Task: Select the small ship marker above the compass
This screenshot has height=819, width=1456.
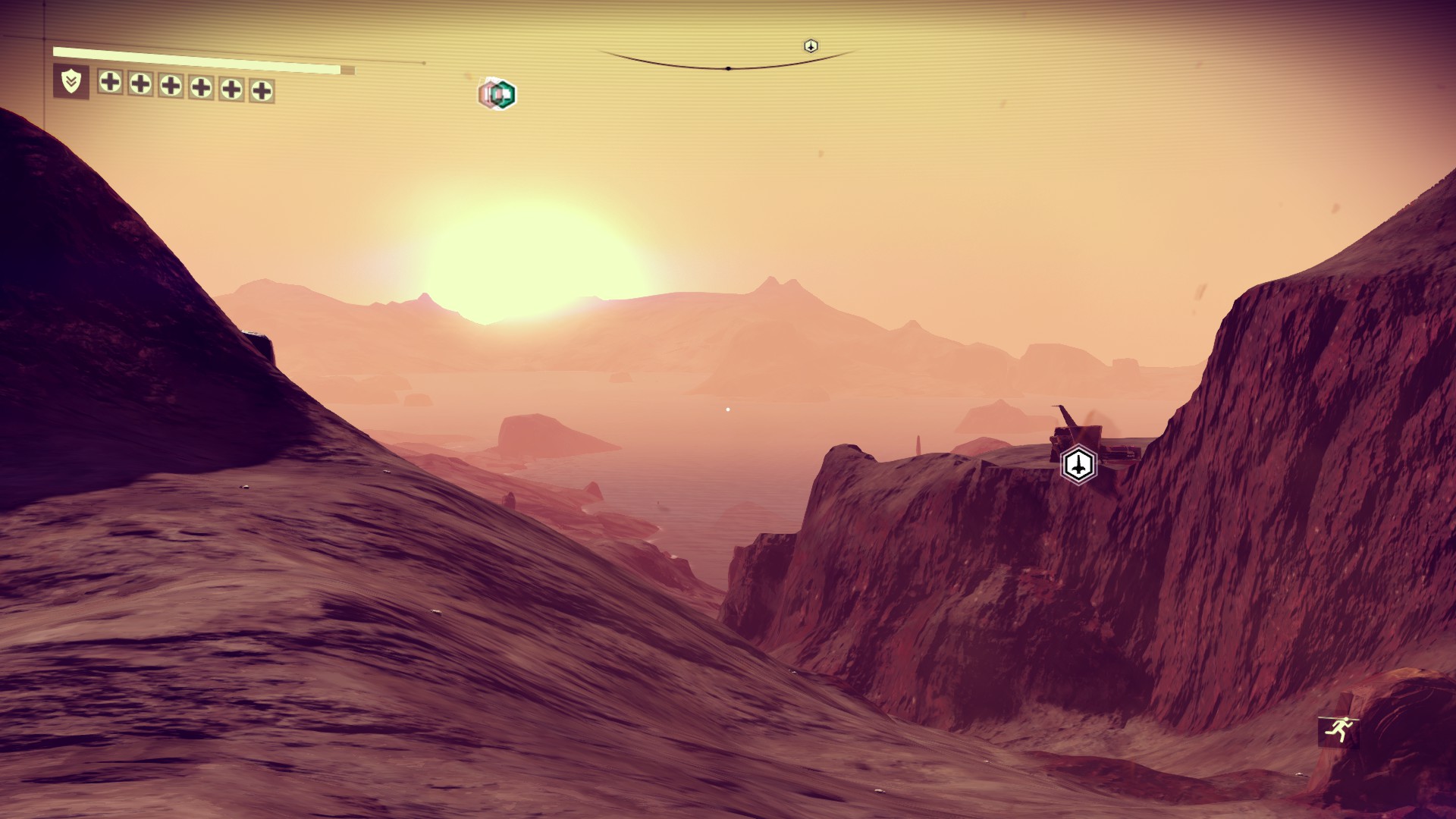Action: [811, 46]
